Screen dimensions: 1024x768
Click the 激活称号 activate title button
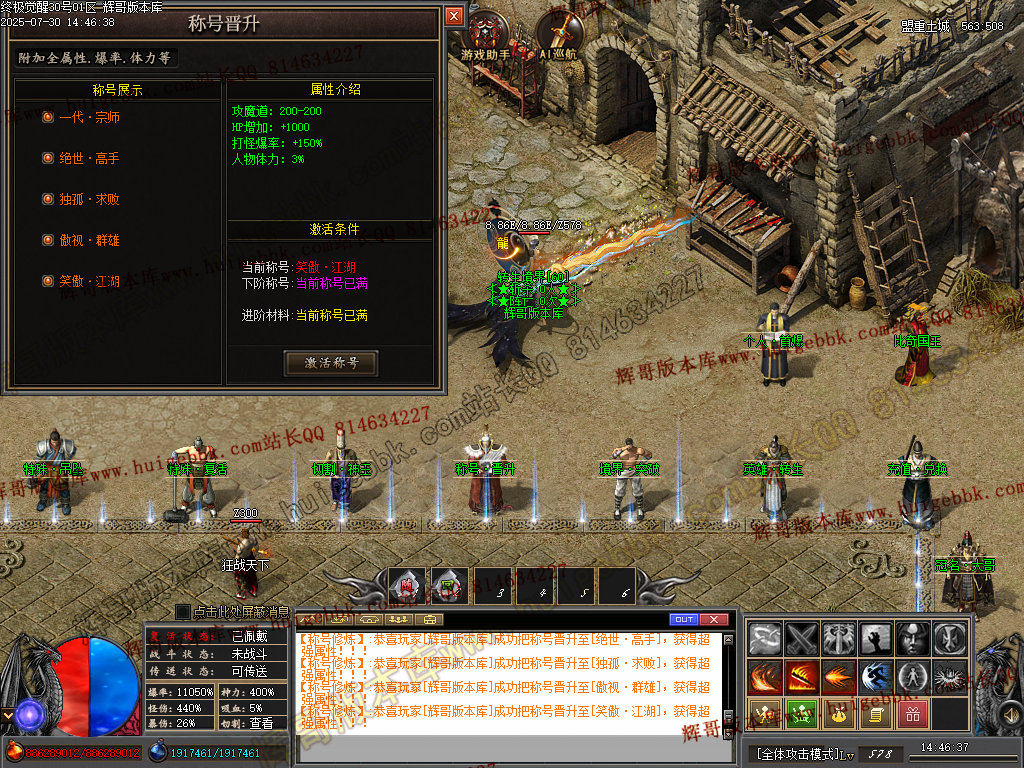point(331,362)
